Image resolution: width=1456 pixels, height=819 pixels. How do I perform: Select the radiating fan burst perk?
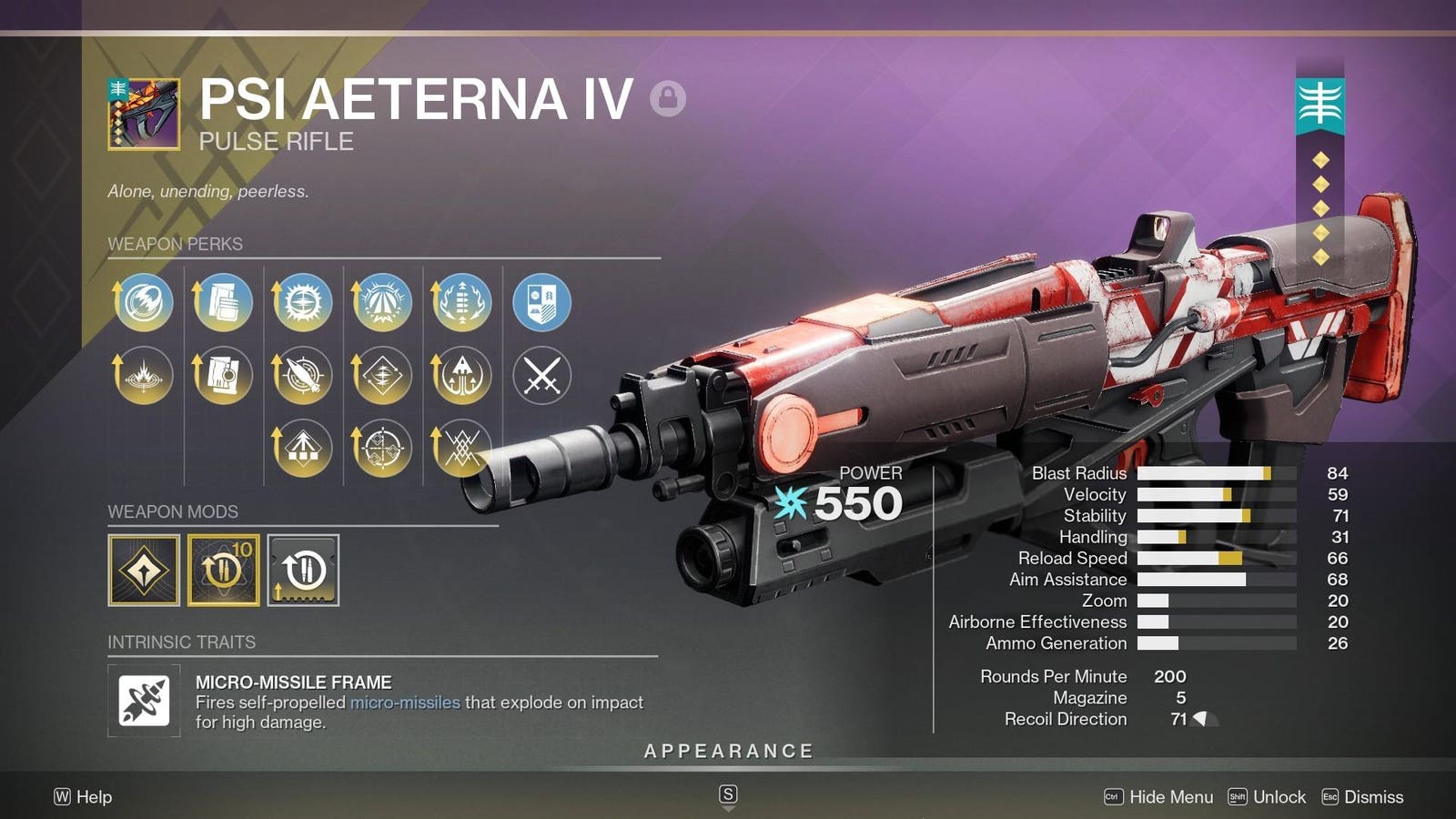coord(382,302)
